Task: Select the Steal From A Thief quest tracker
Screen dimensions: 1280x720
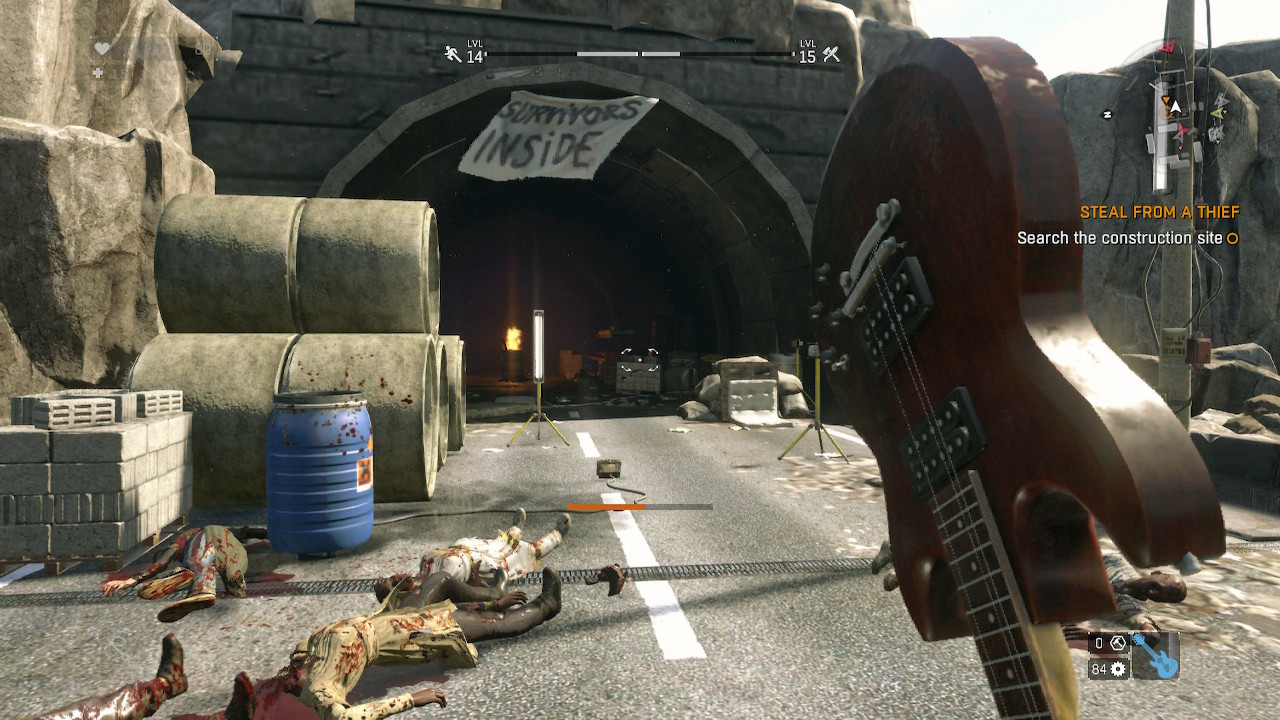Action: pos(1159,212)
